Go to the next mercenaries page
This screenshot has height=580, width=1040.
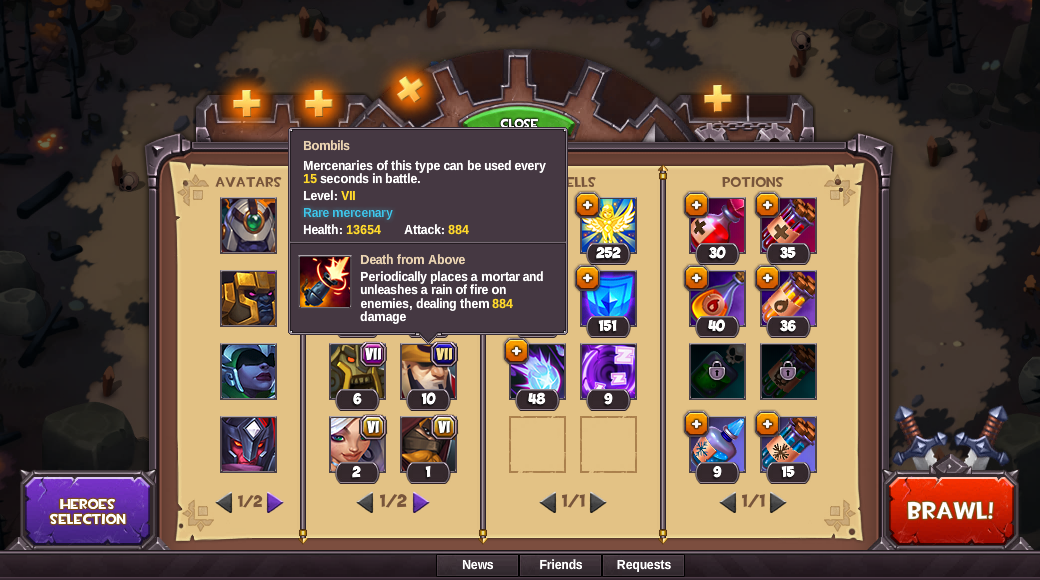pos(421,503)
